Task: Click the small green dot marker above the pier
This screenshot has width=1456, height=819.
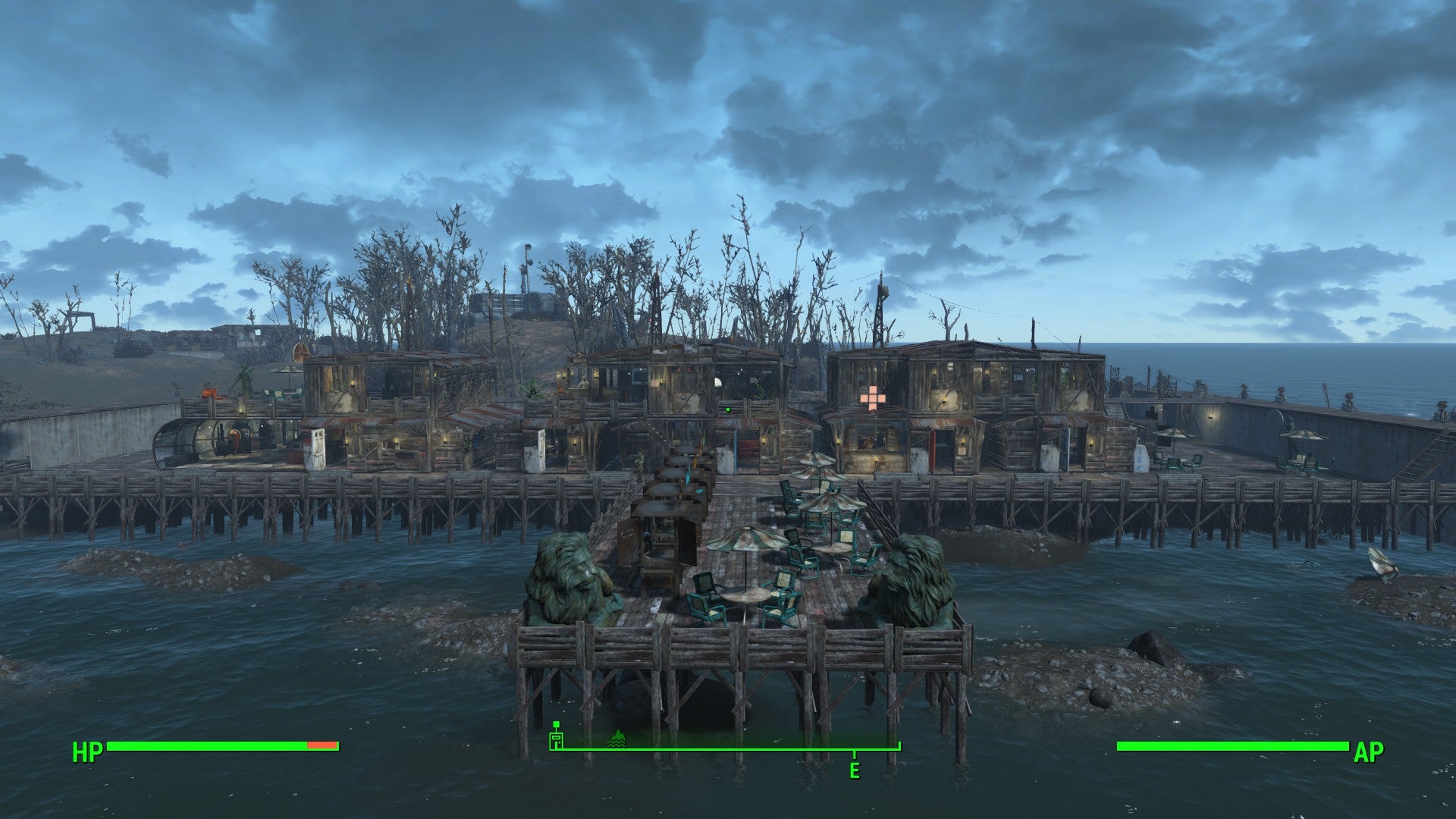Action: 727,409
